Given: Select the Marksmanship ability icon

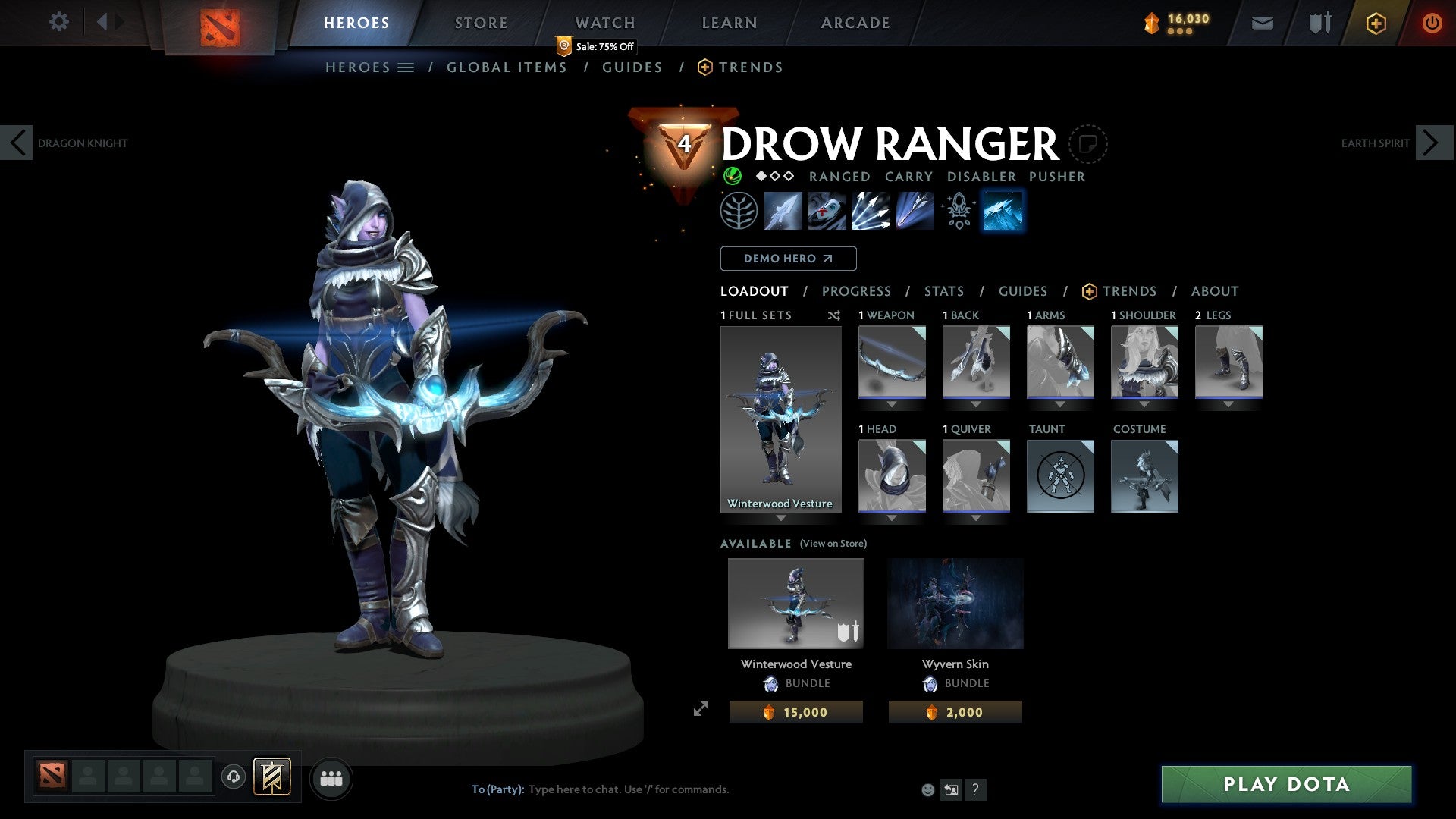Looking at the screenshot, I should pyautogui.click(x=915, y=211).
